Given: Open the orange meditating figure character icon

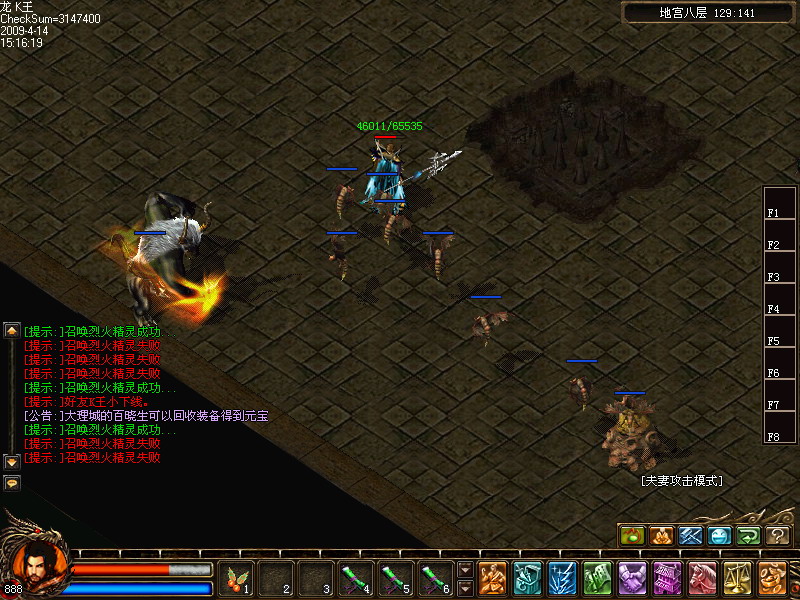Looking at the screenshot, I should point(492,578).
